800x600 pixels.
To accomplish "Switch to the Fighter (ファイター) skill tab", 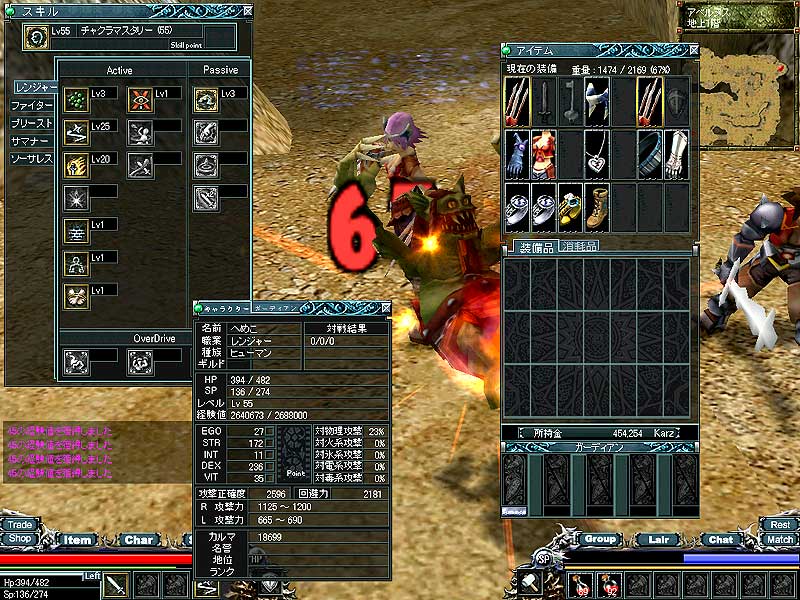I will point(32,105).
